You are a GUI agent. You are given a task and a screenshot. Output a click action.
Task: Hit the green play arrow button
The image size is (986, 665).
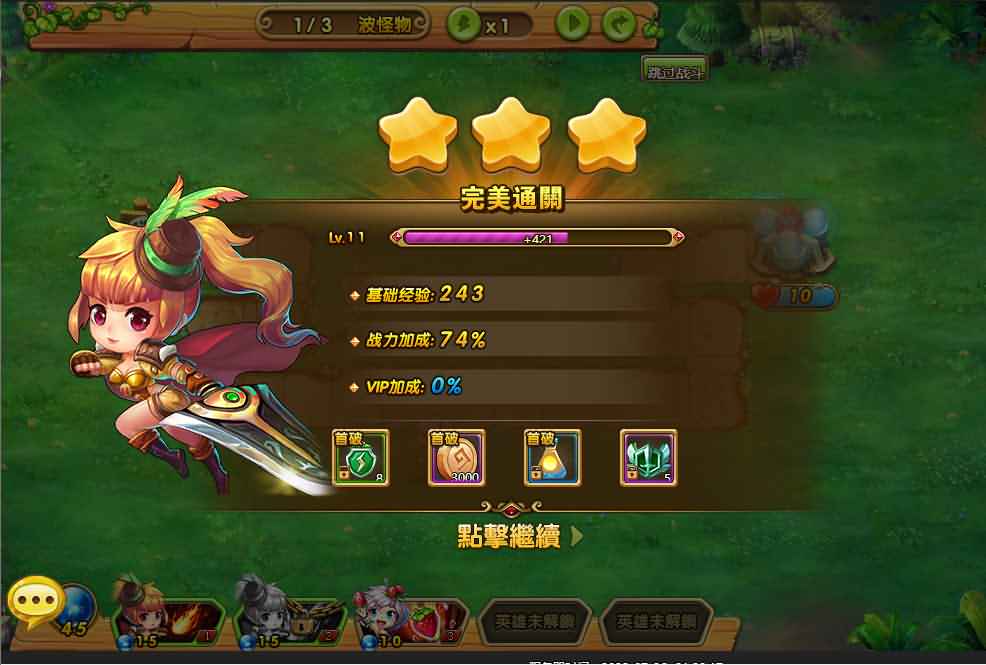[x=572, y=24]
